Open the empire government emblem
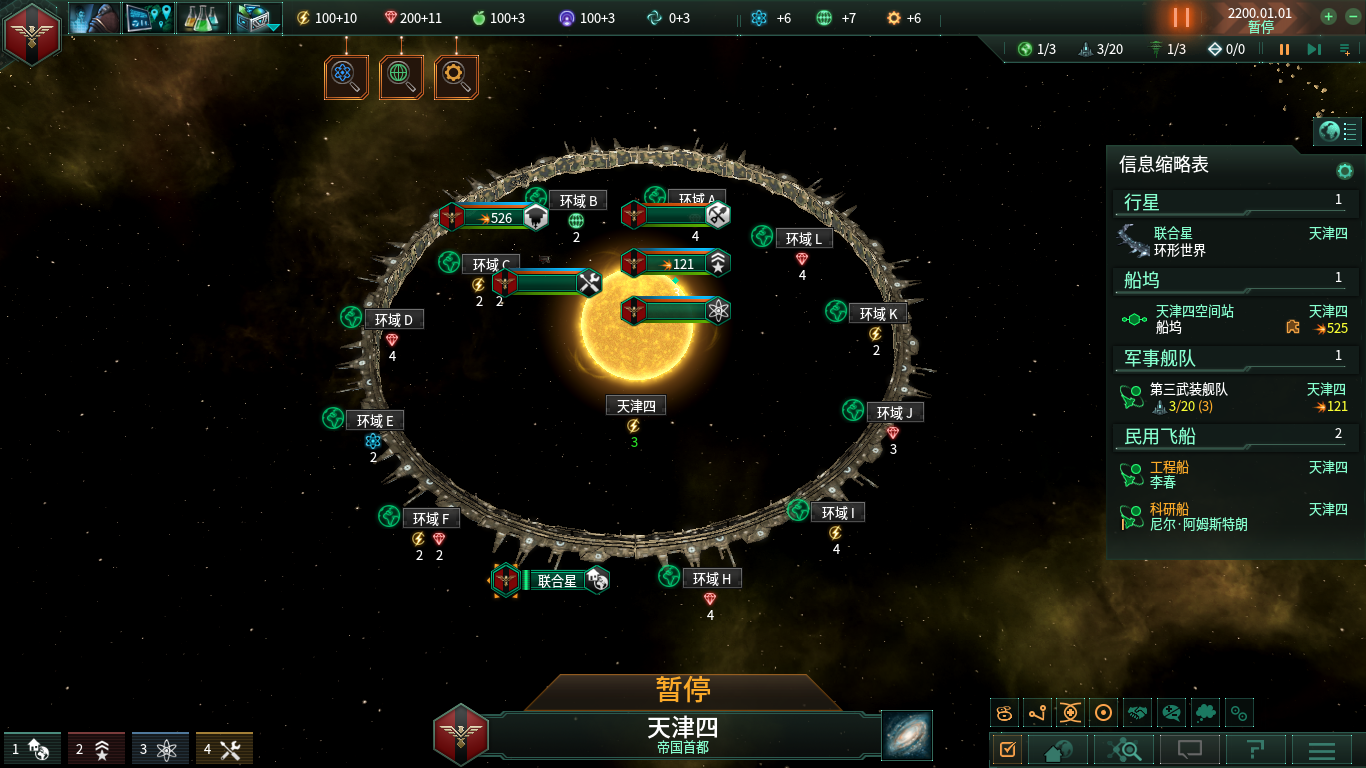This screenshot has height=768, width=1366. click(x=32, y=33)
